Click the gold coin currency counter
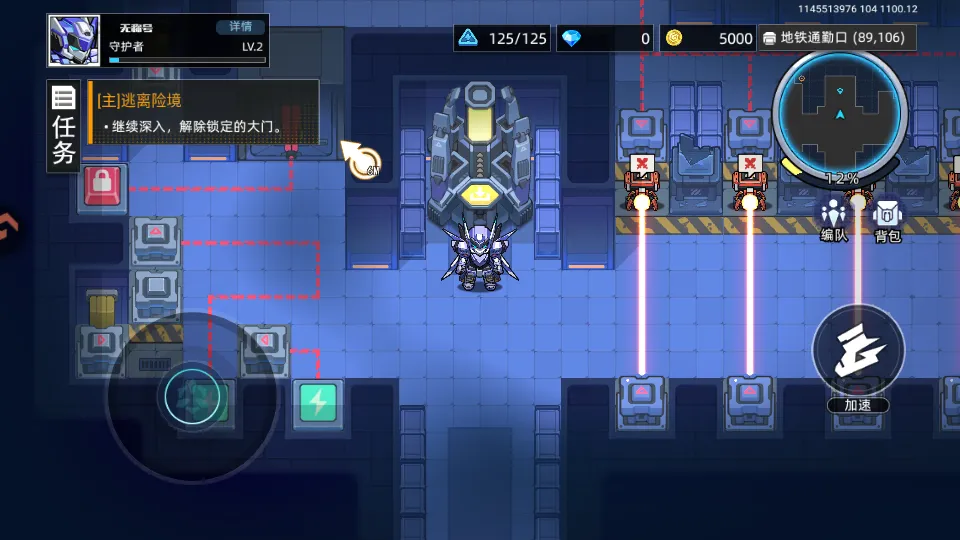960x540 pixels. [709, 39]
